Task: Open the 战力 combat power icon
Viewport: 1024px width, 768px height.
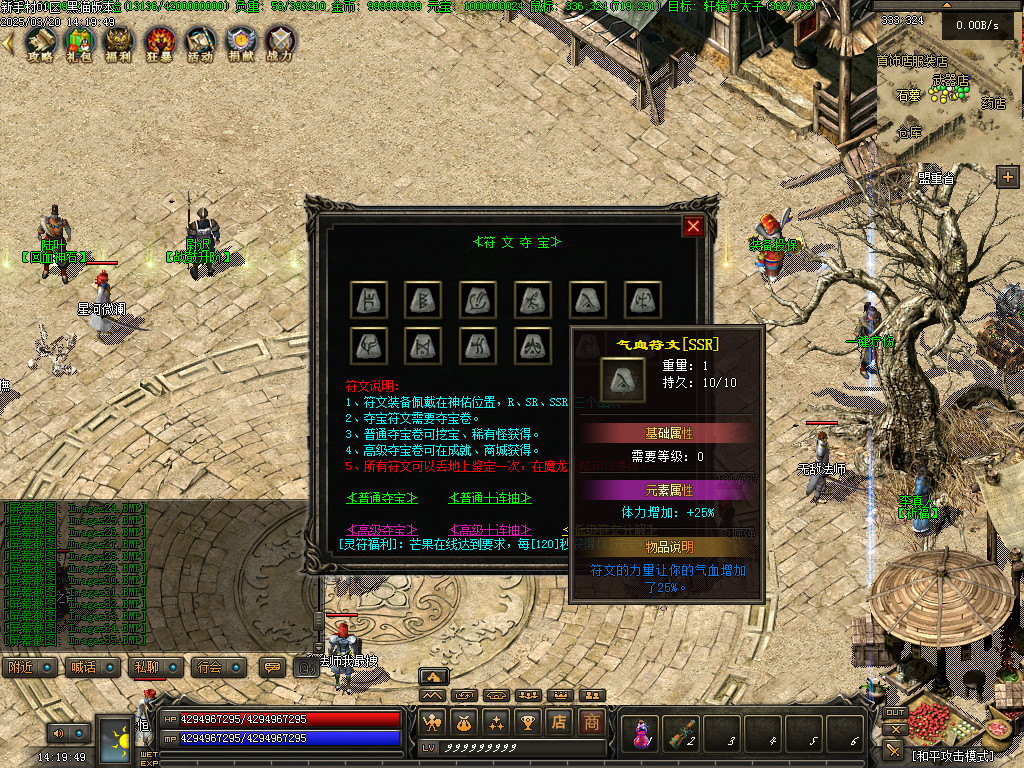Action: [x=281, y=42]
